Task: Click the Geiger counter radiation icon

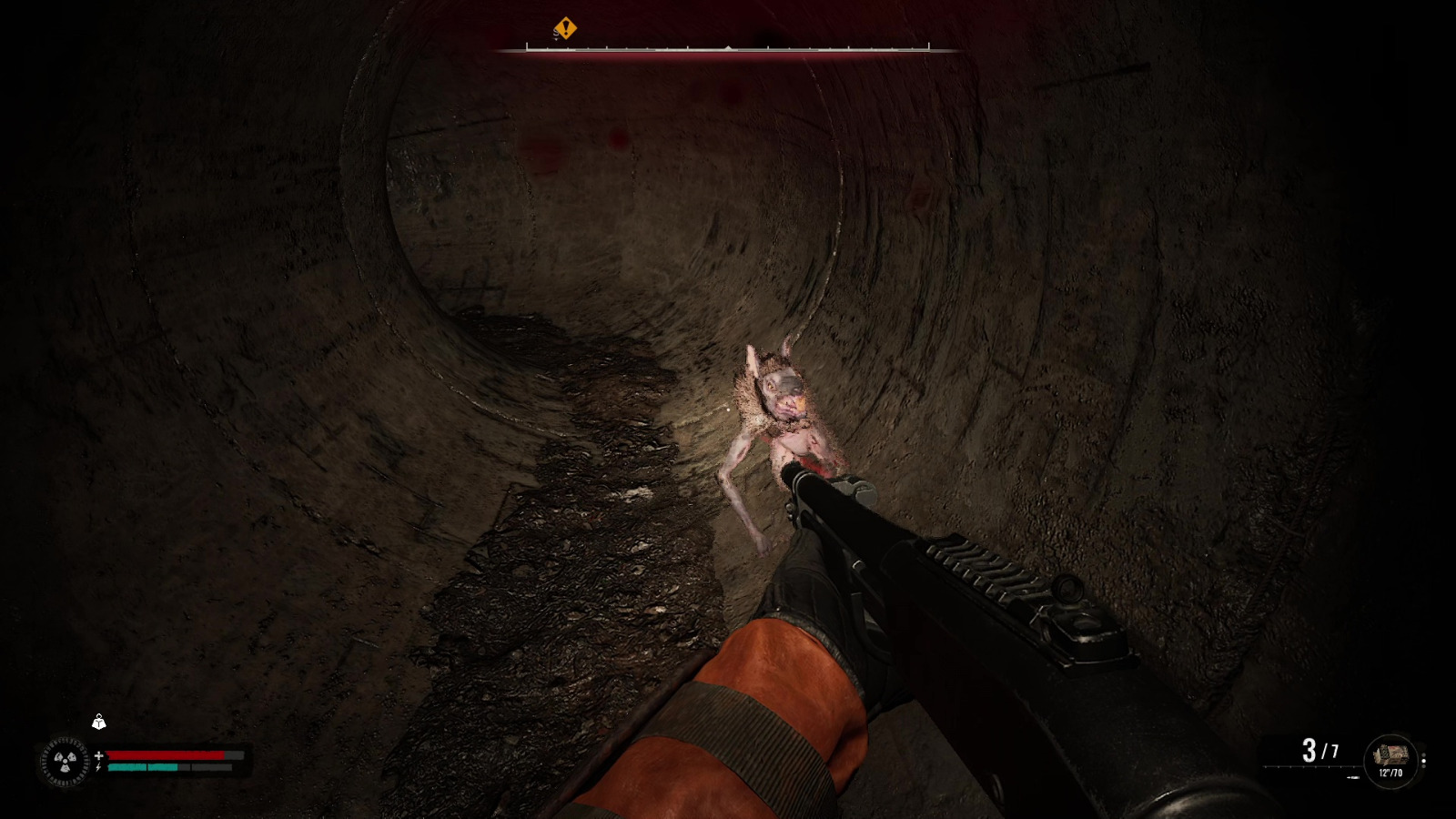Action: [64, 760]
